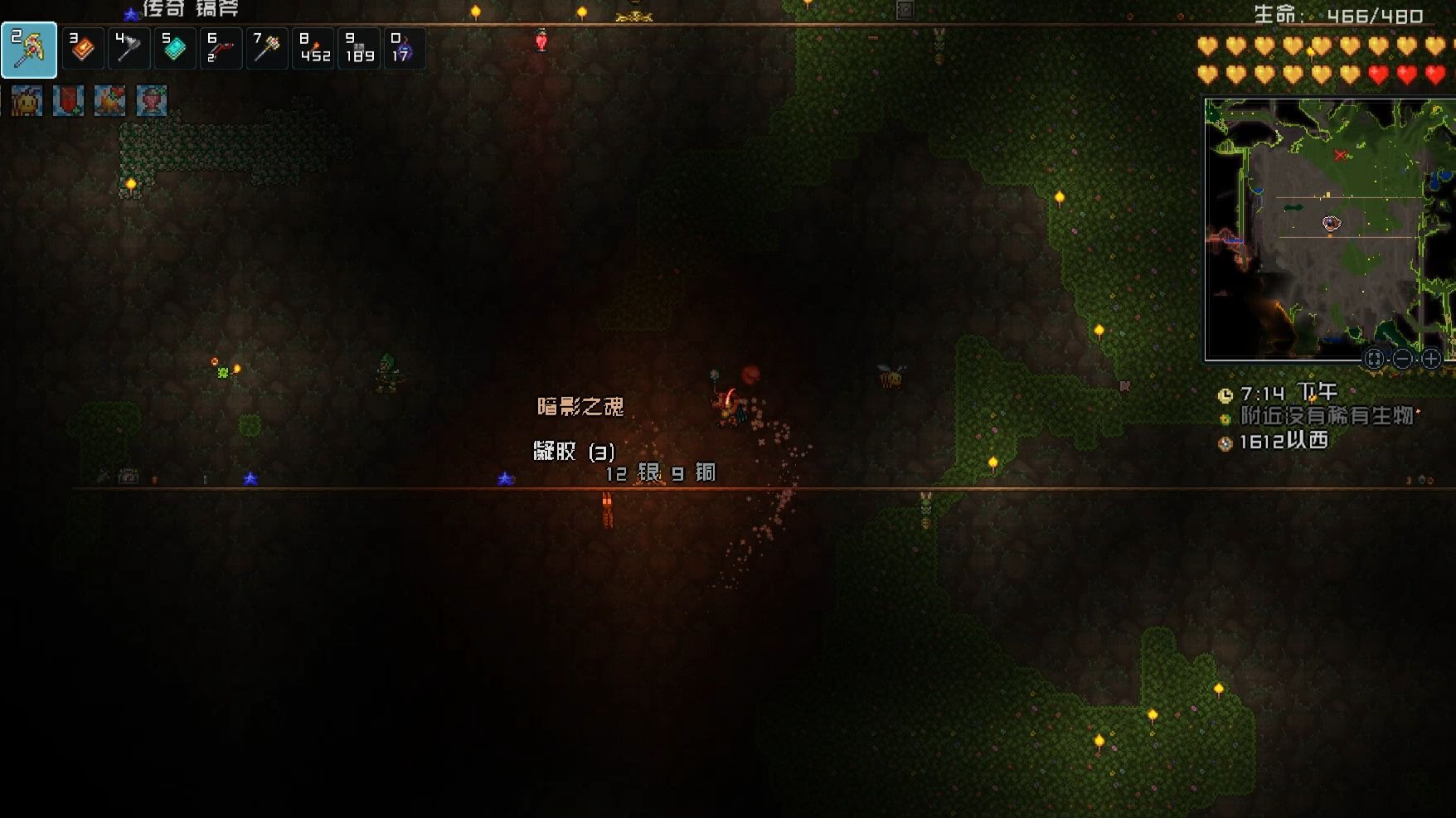This screenshot has height=818, width=1456.
Task: Choose the grey axe in slot 4
Action: (129, 49)
